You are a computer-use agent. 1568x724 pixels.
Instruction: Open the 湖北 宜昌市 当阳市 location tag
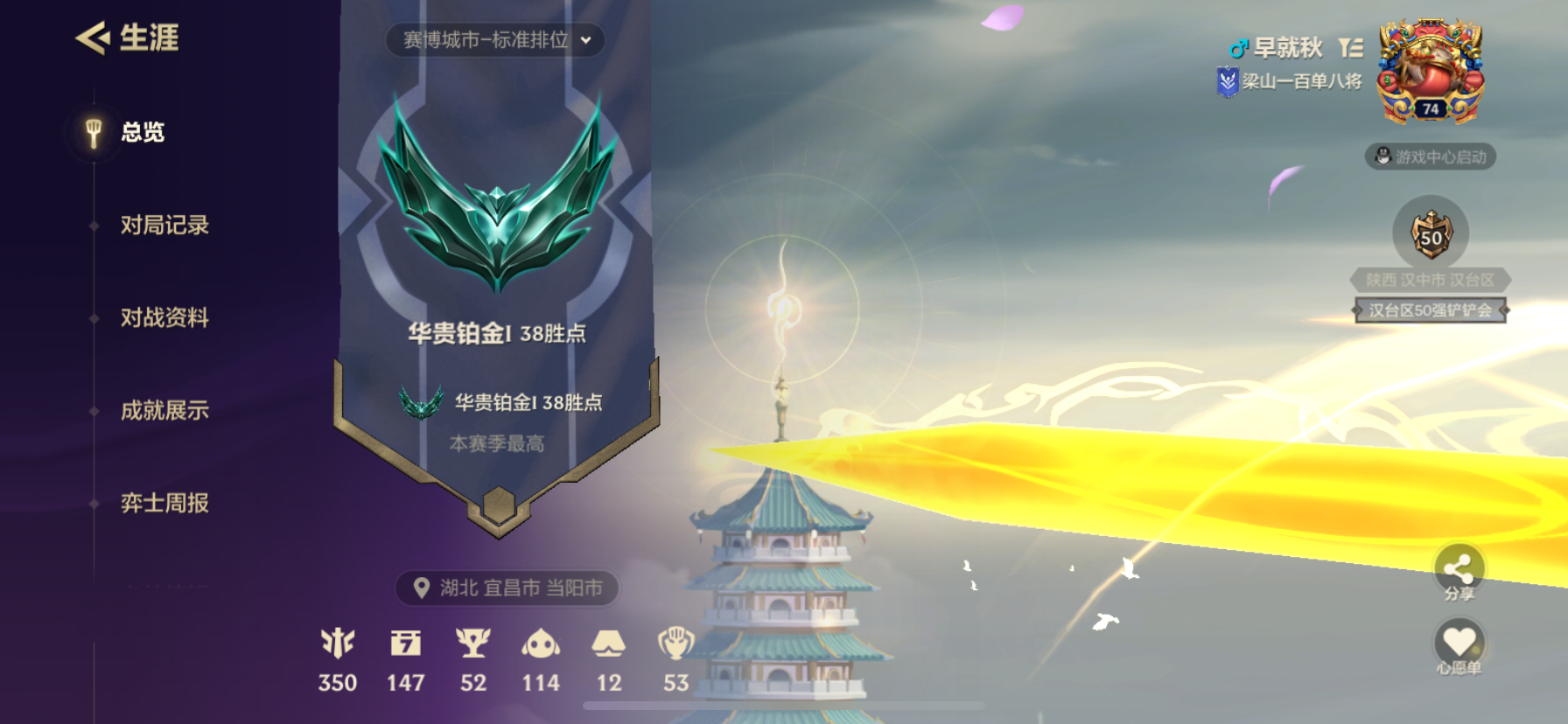point(507,588)
